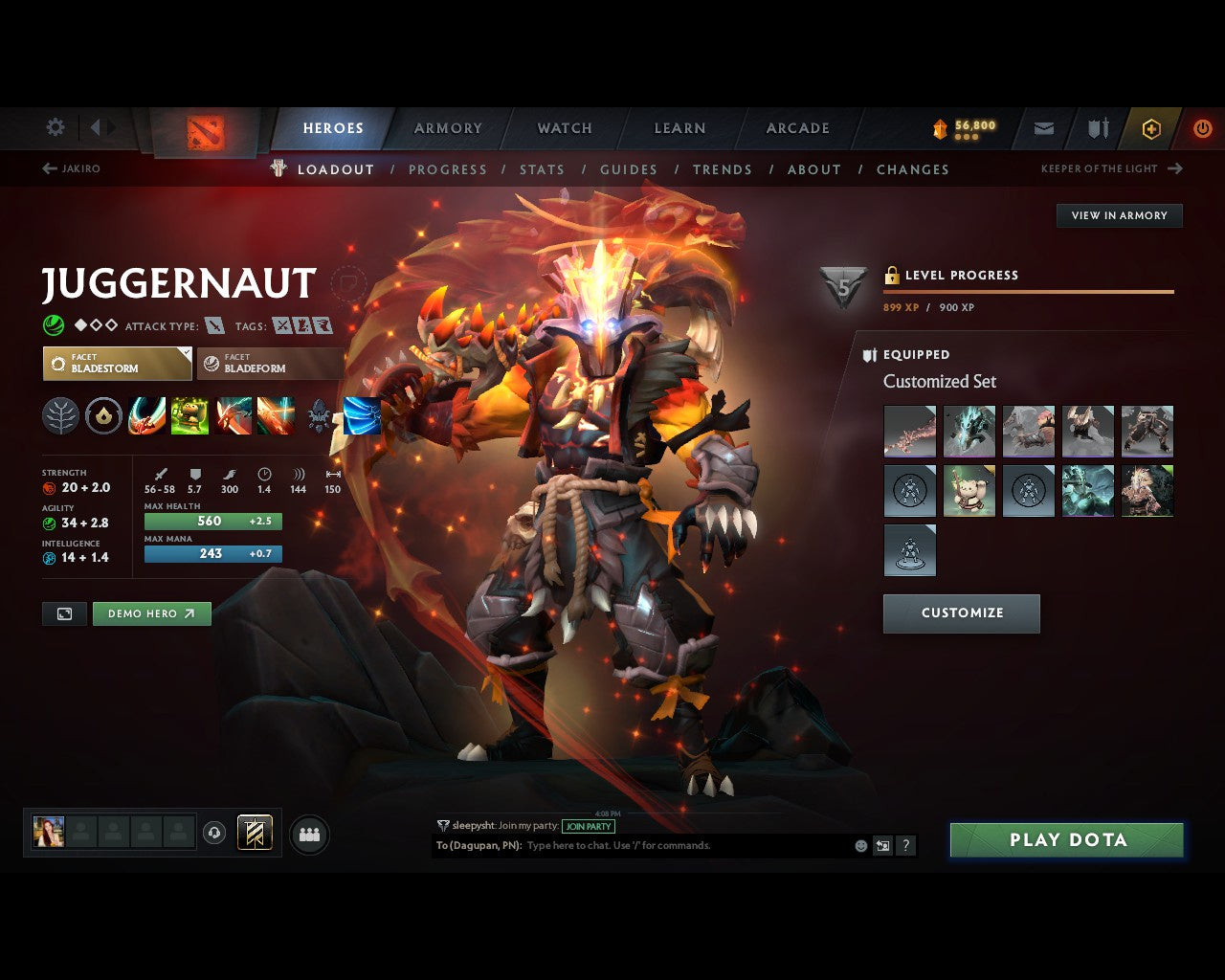The image size is (1225, 980).
Task: Click the emoticon smiley in the chat bar
Action: click(x=859, y=845)
